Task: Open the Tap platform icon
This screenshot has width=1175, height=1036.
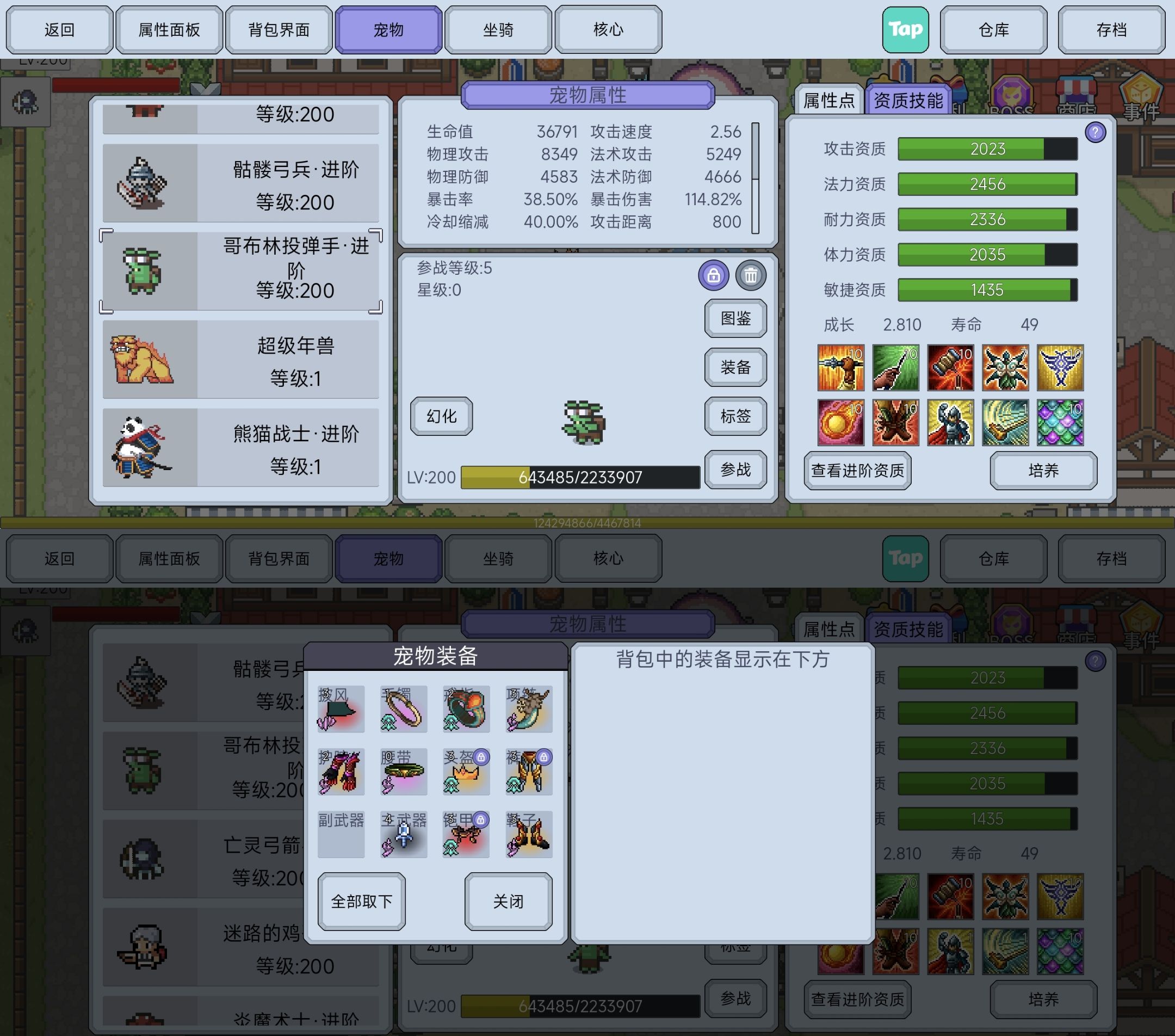Action: (906, 29)
